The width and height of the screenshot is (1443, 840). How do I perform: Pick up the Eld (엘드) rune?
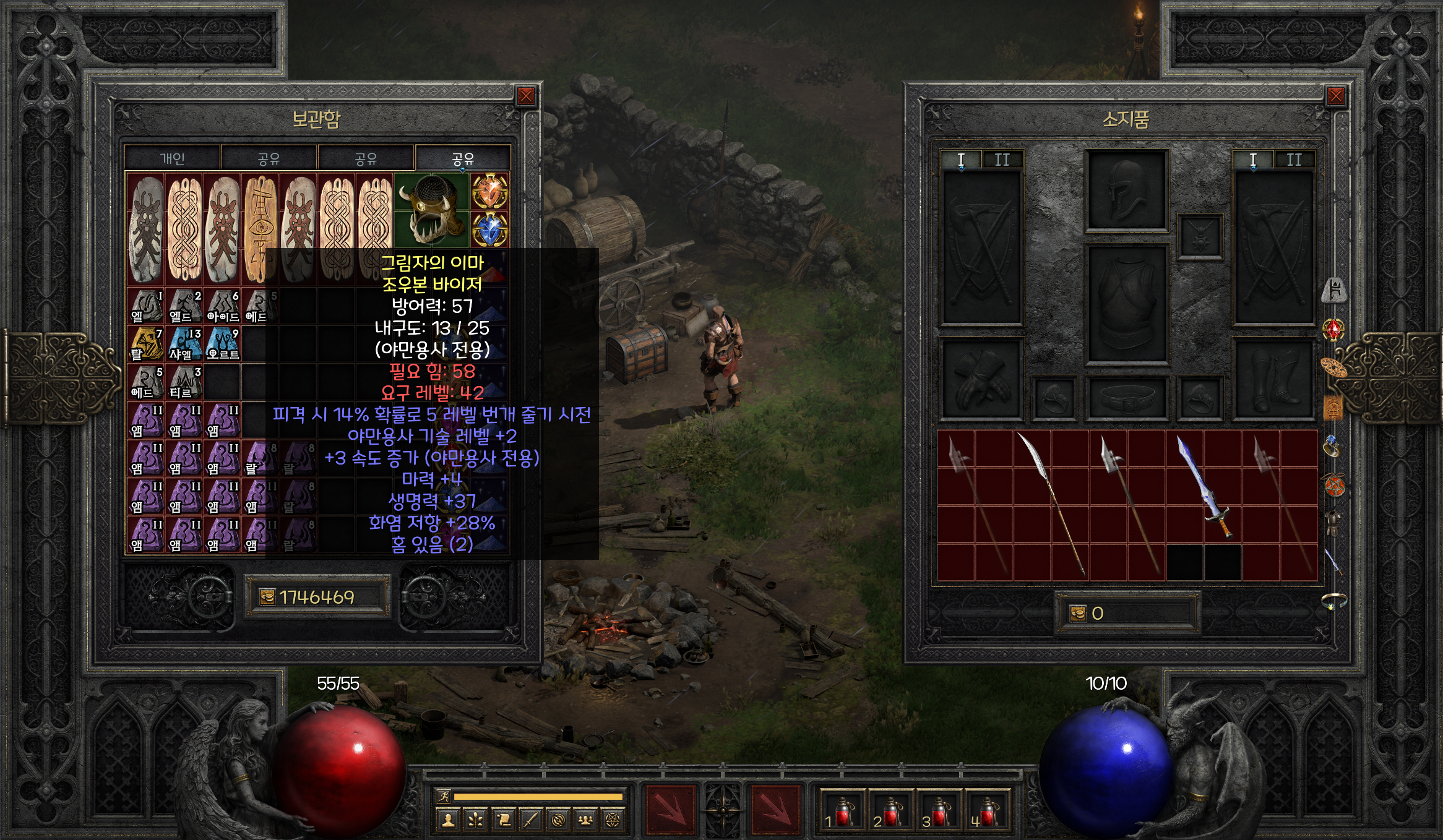tap(184, 306)
